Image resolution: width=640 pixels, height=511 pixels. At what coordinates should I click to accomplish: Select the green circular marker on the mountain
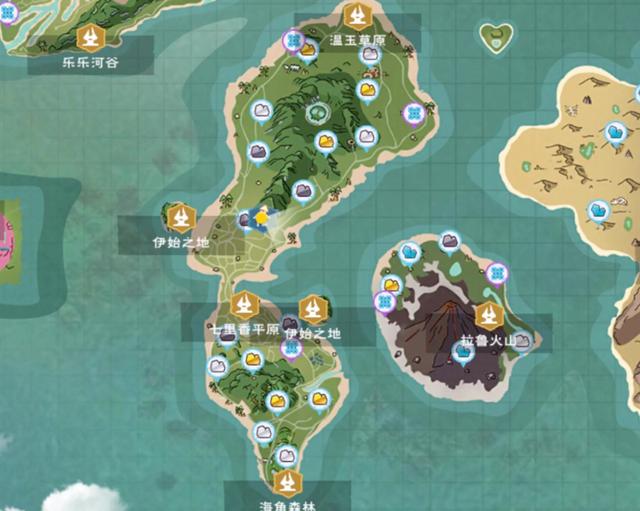tap(320, 112)
